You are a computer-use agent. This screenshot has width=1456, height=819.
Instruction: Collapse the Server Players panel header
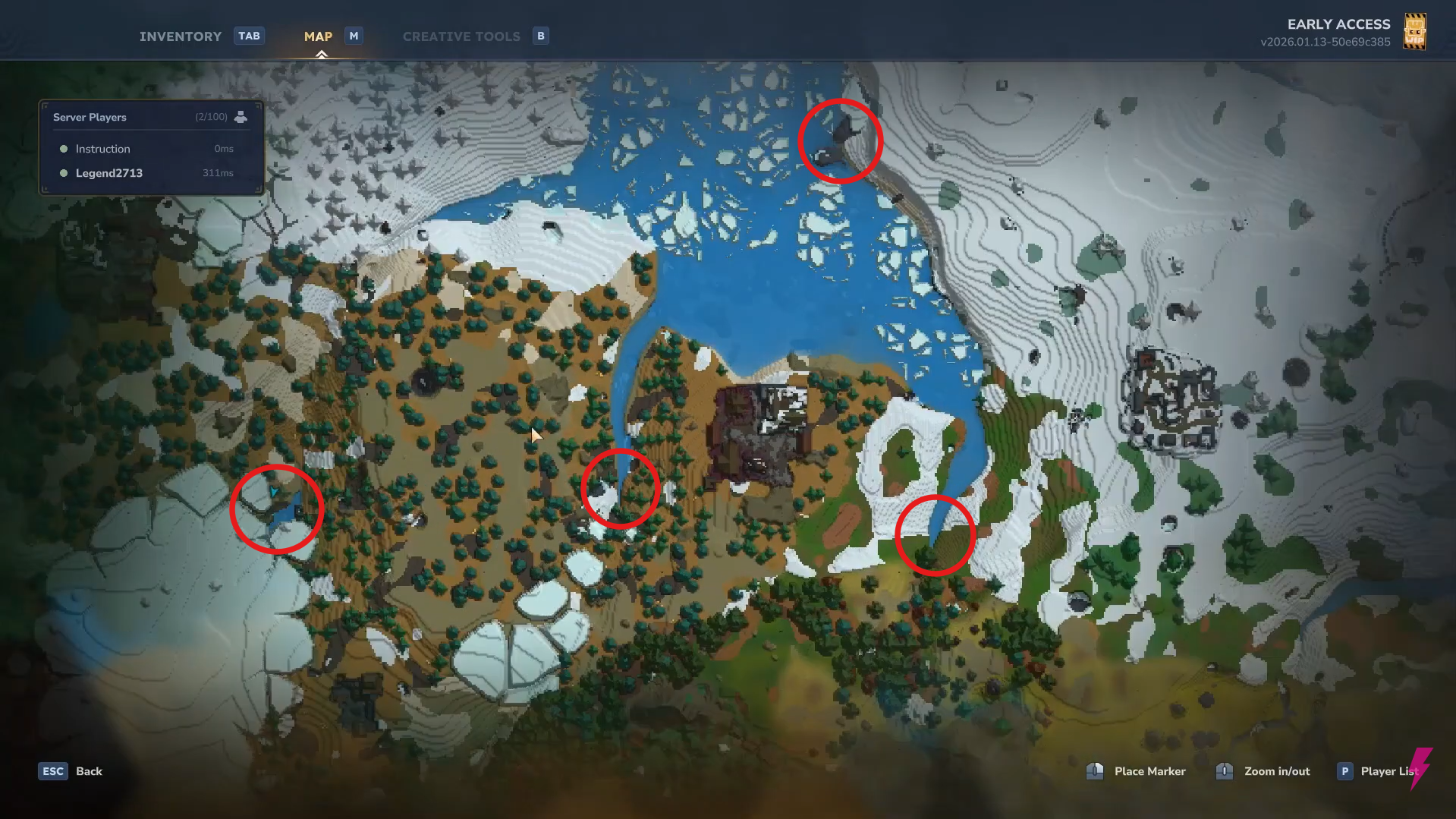point(90,116)
